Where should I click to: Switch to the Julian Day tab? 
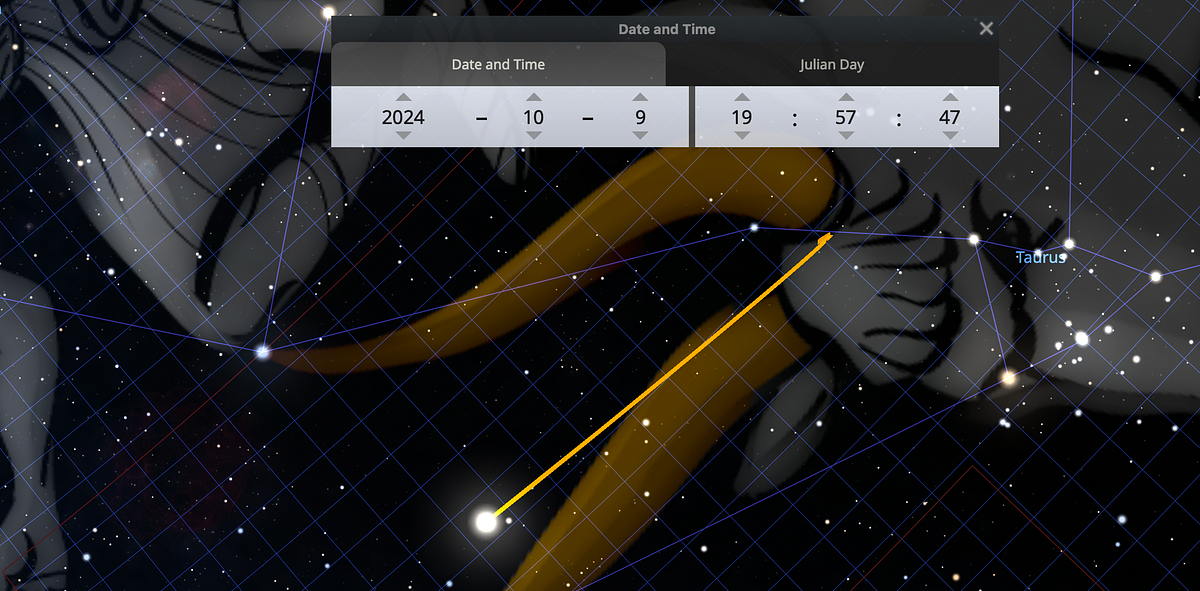pyautogui.click(x=831, y=65)
